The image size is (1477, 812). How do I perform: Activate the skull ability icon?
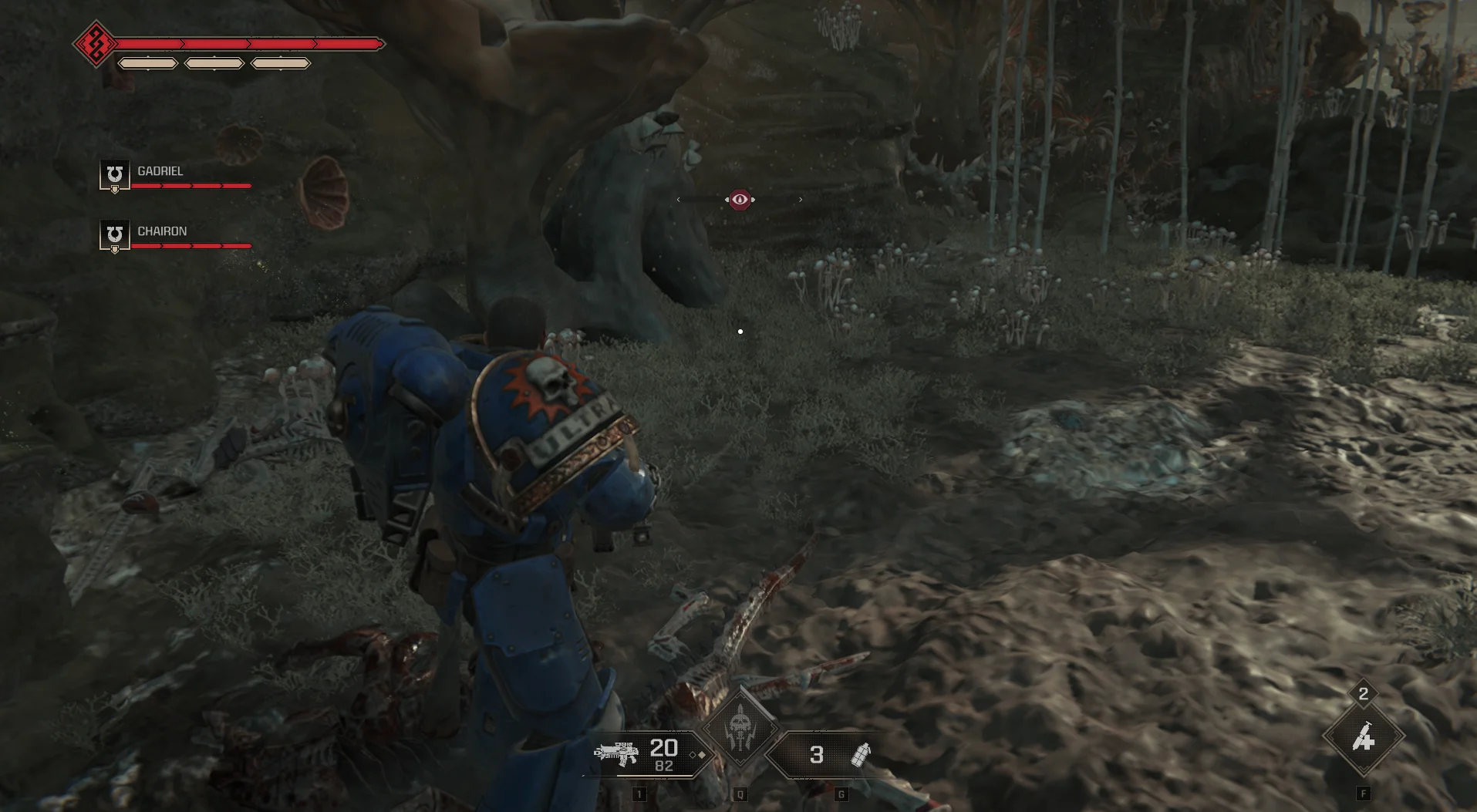click(740, 727)
